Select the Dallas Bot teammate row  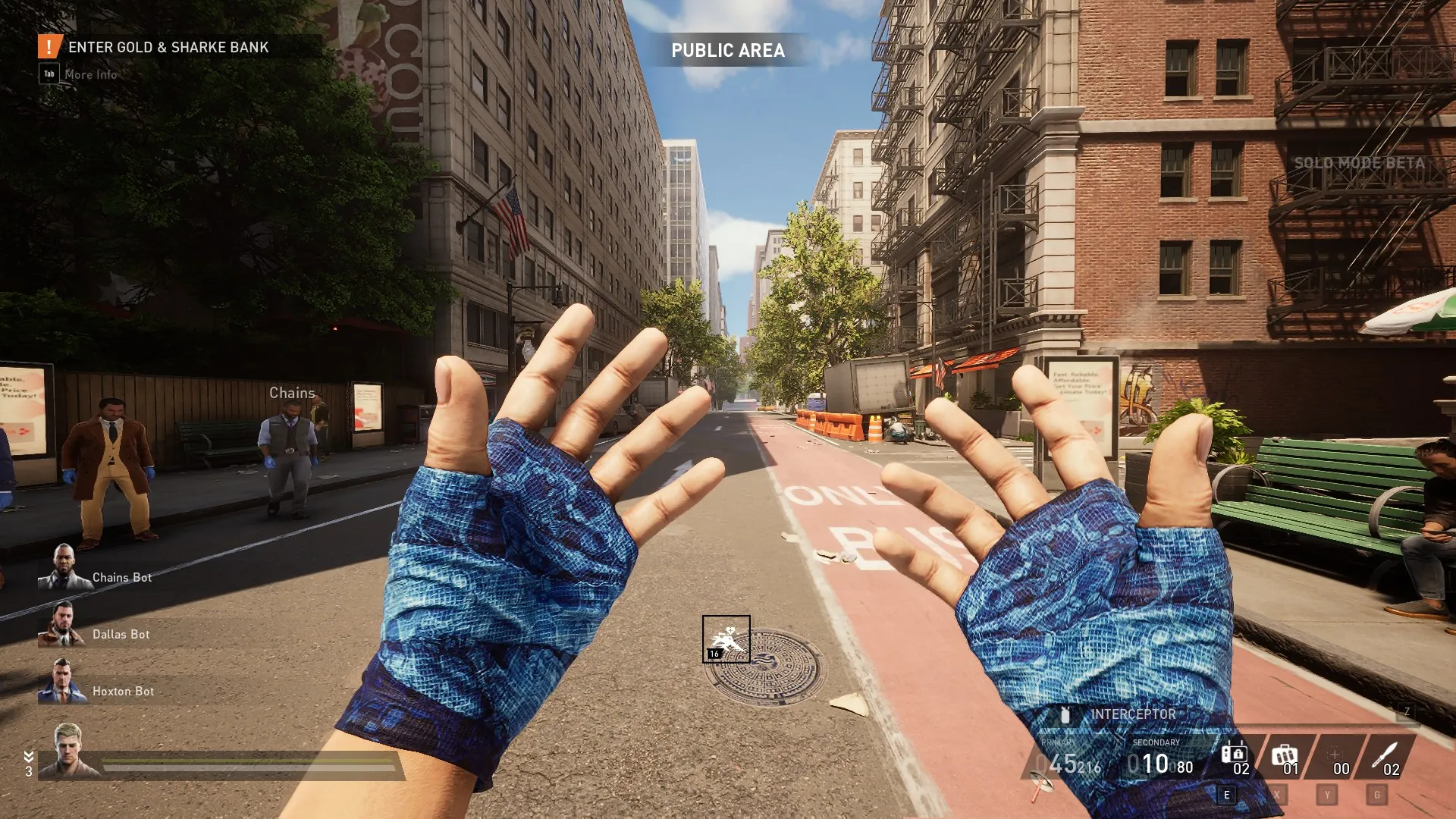point(121,634)
